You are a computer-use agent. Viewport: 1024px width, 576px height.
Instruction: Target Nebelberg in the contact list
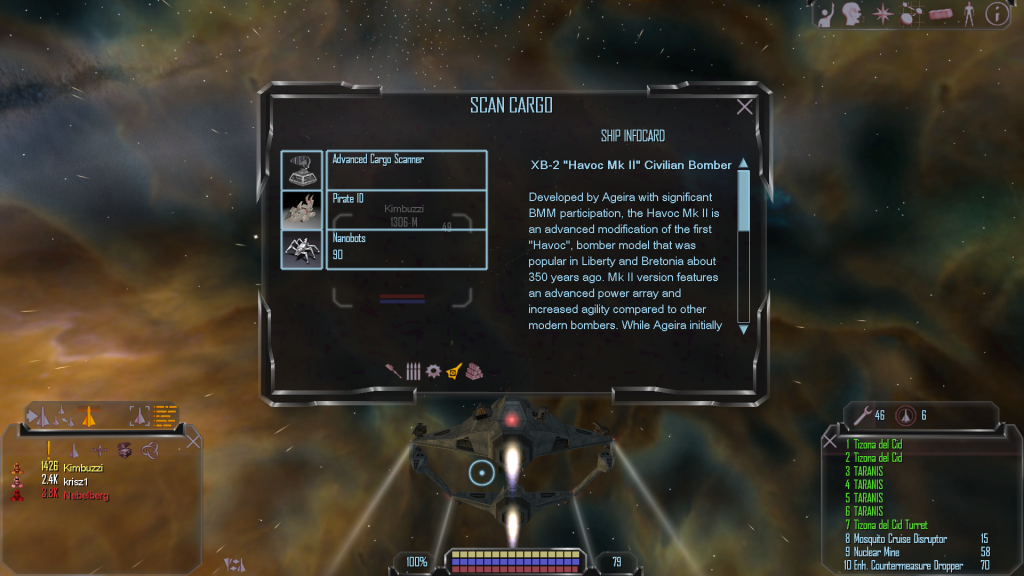click(x=85, y=495)
